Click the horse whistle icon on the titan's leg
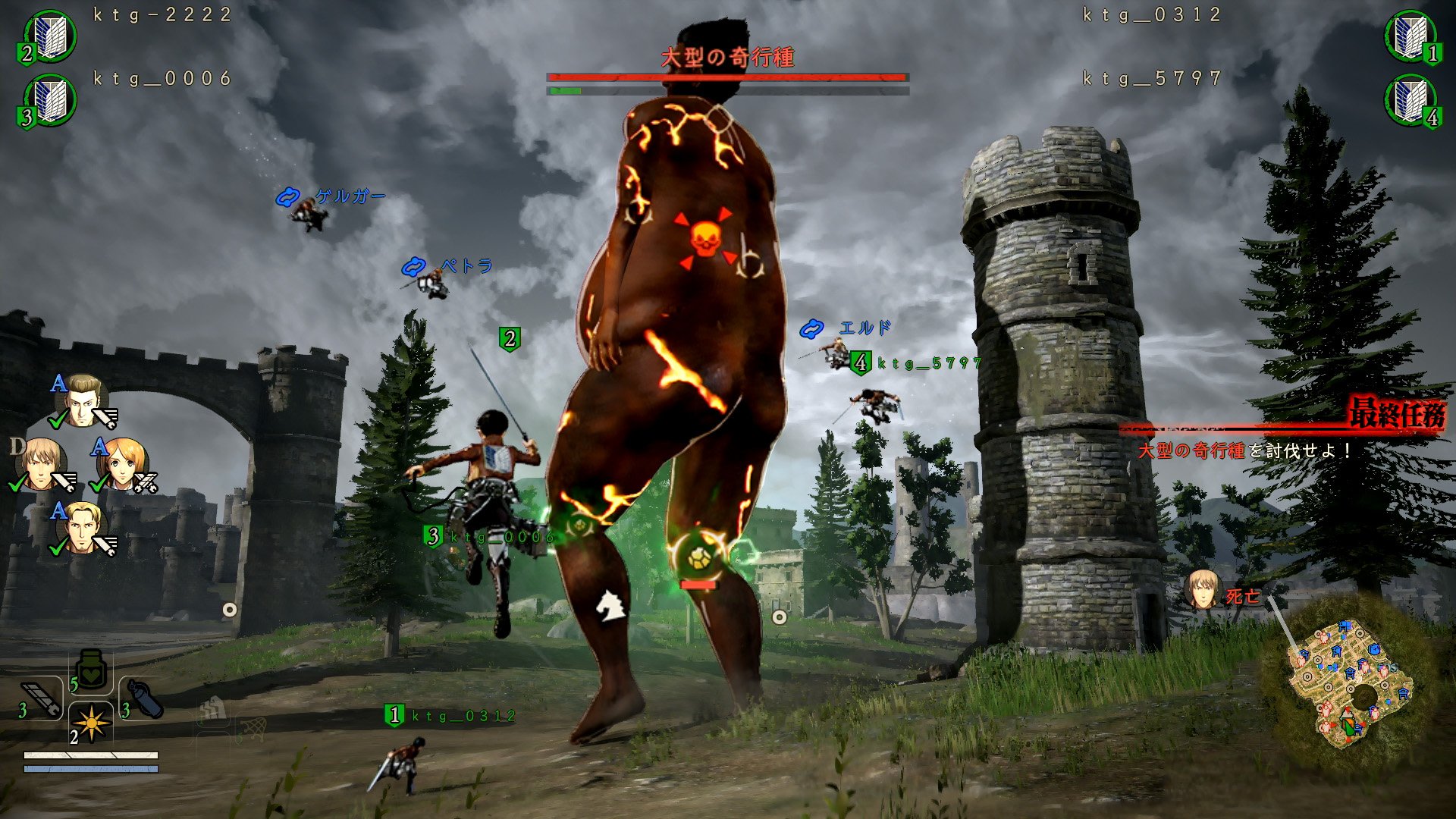 pos(611,604)
